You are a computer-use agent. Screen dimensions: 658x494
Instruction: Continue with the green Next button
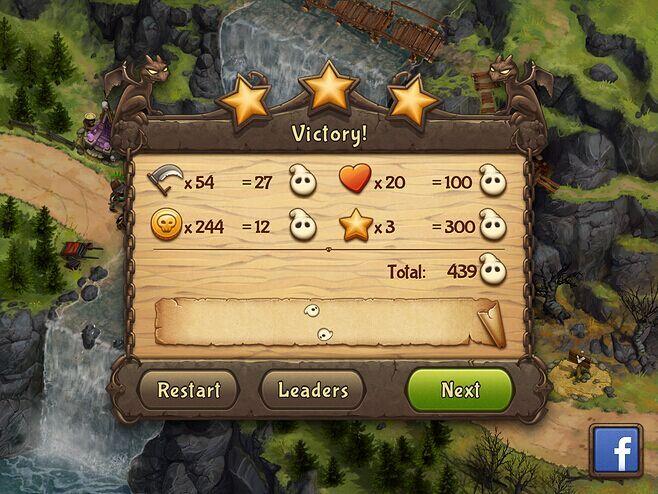pyautogui.click(x=460, y=389)
